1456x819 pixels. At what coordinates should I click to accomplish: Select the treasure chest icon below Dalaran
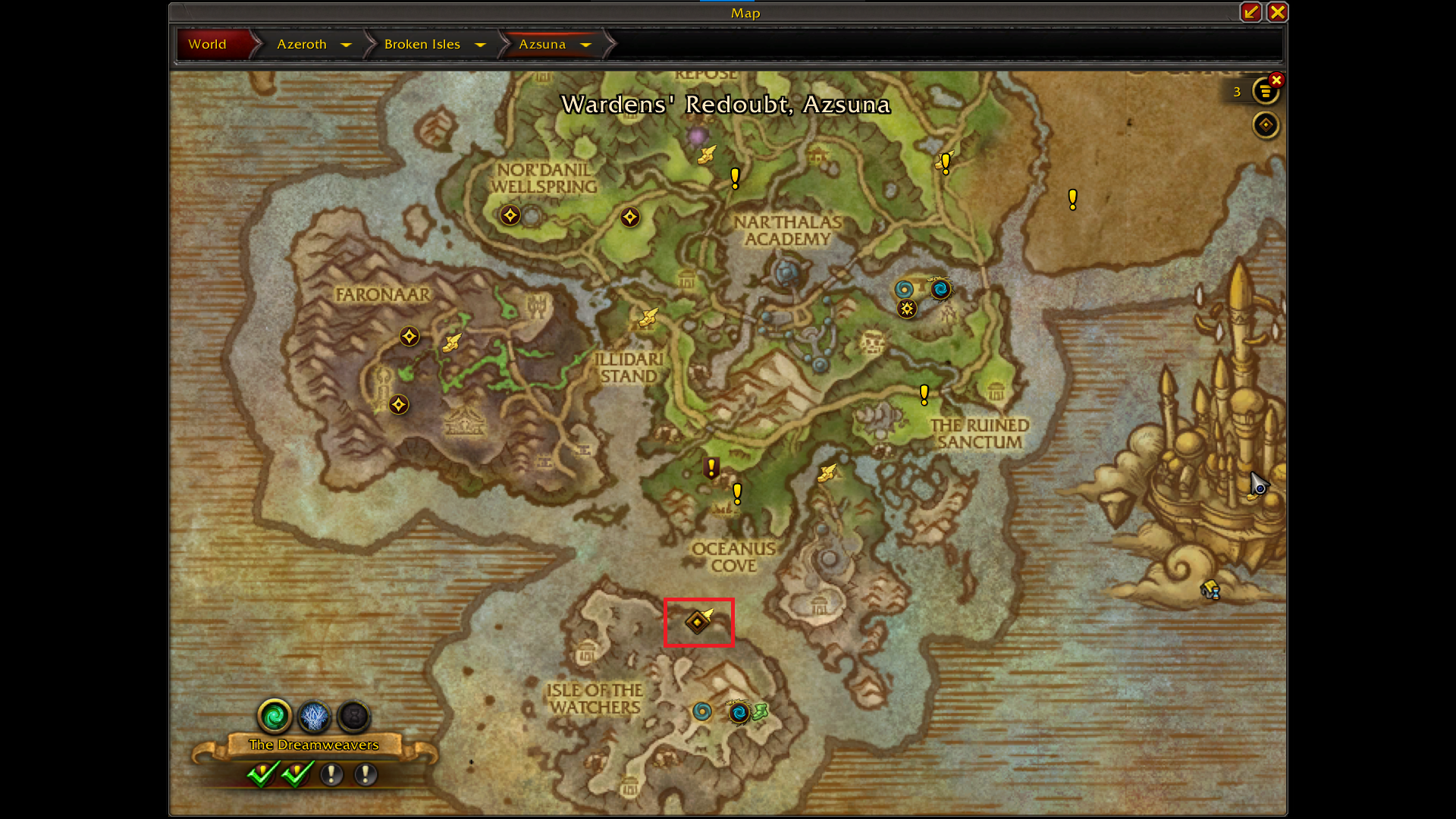(x=1210, y=589)
